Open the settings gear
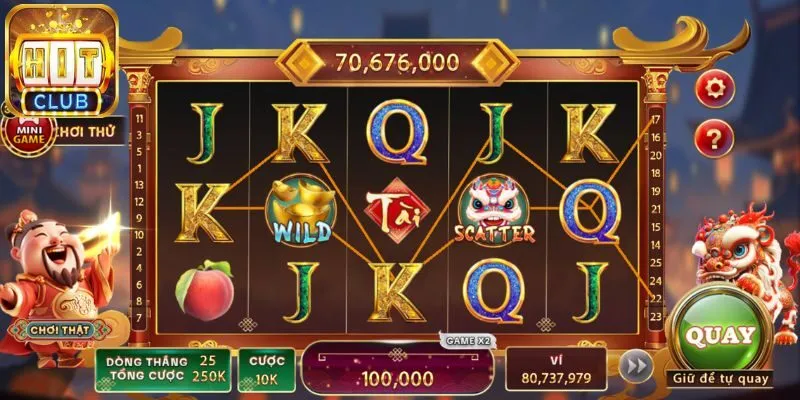 tap(714, 88)
